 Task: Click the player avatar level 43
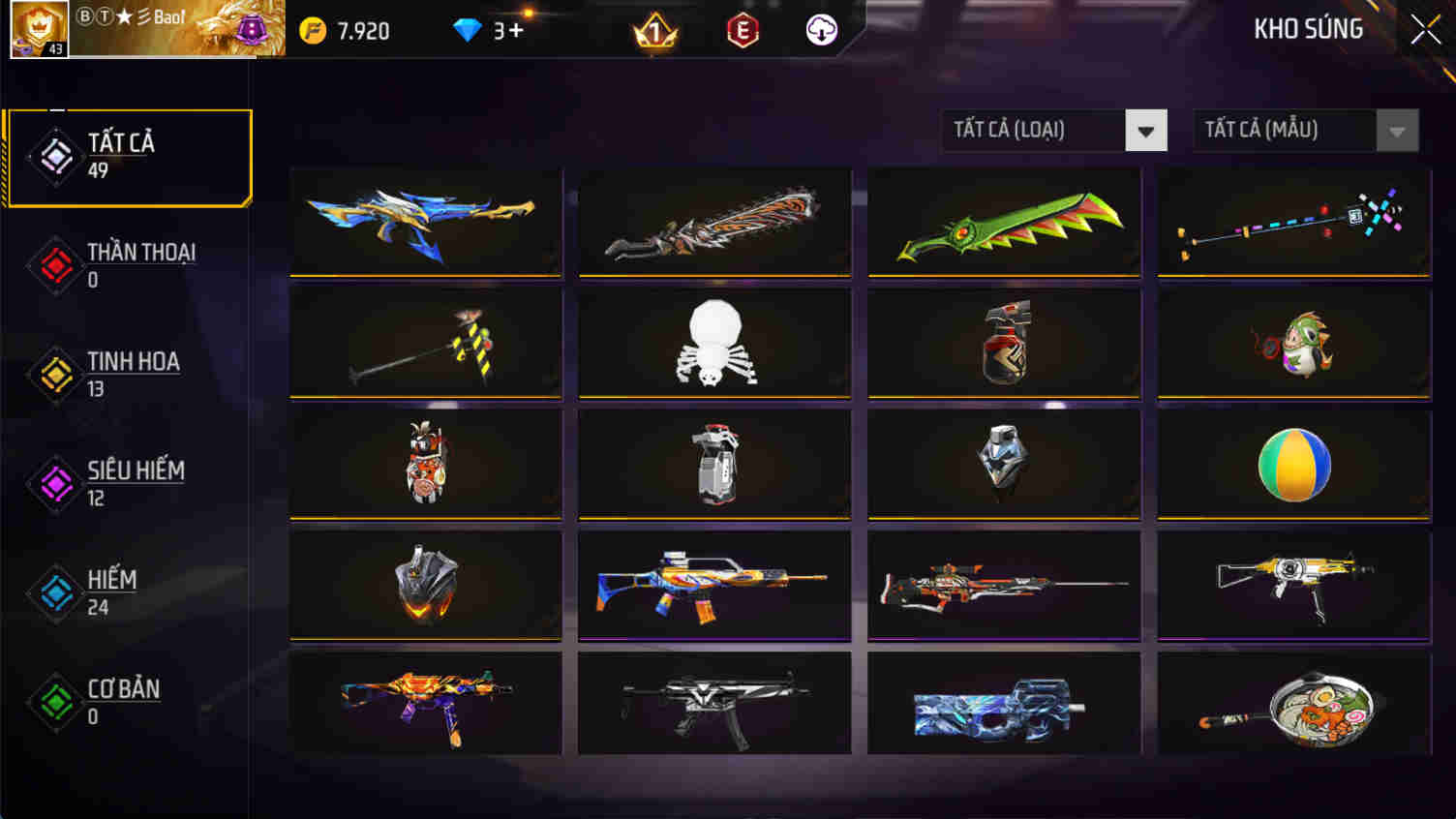click(x=39, y=30)
